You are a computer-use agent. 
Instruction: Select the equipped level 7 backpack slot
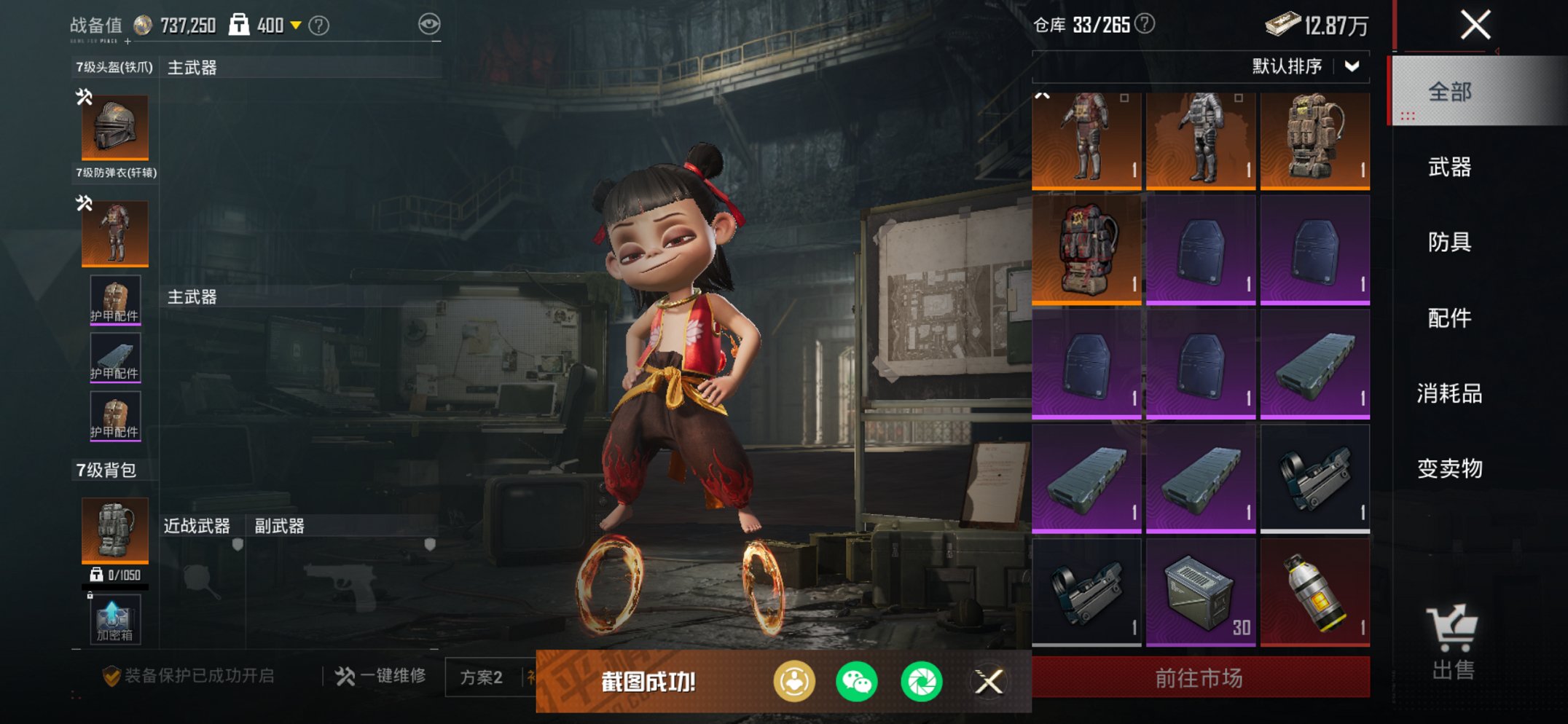click(115, 530)
